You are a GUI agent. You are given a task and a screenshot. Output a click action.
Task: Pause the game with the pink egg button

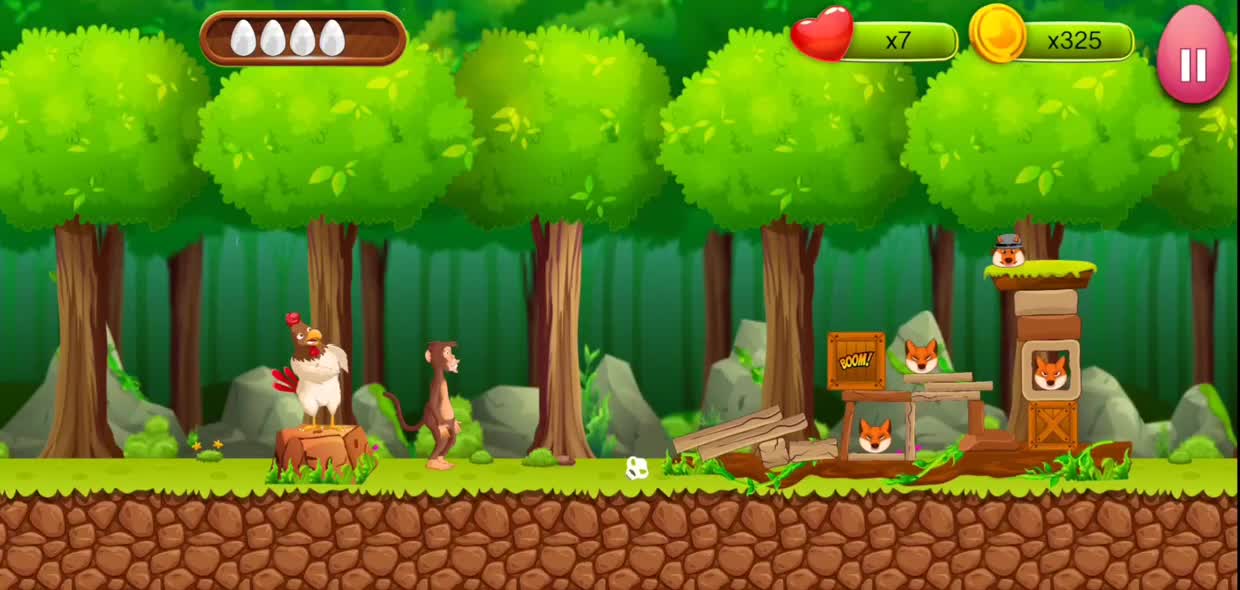click(1192, 58)
